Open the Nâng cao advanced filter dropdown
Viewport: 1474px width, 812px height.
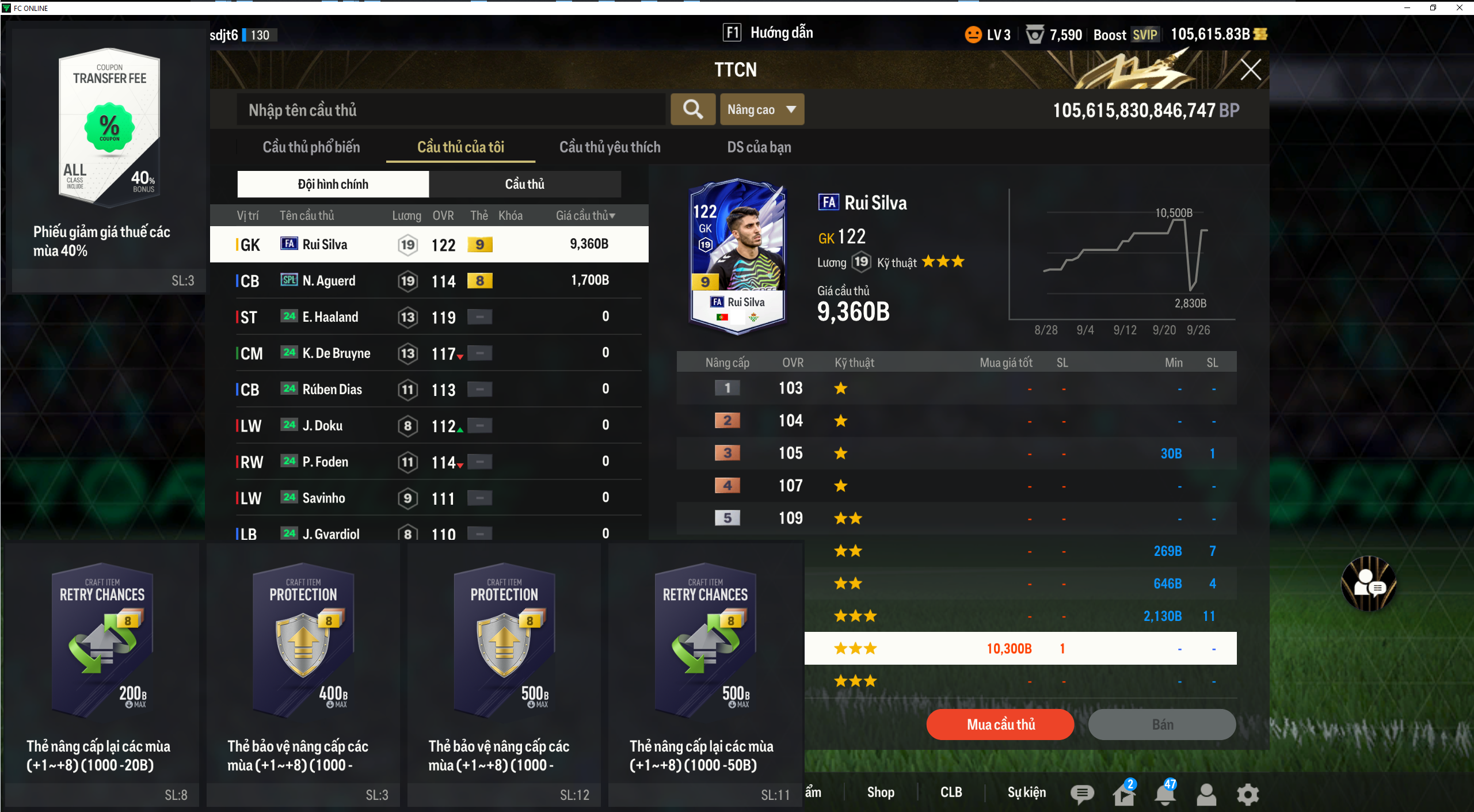click(761, 109)
